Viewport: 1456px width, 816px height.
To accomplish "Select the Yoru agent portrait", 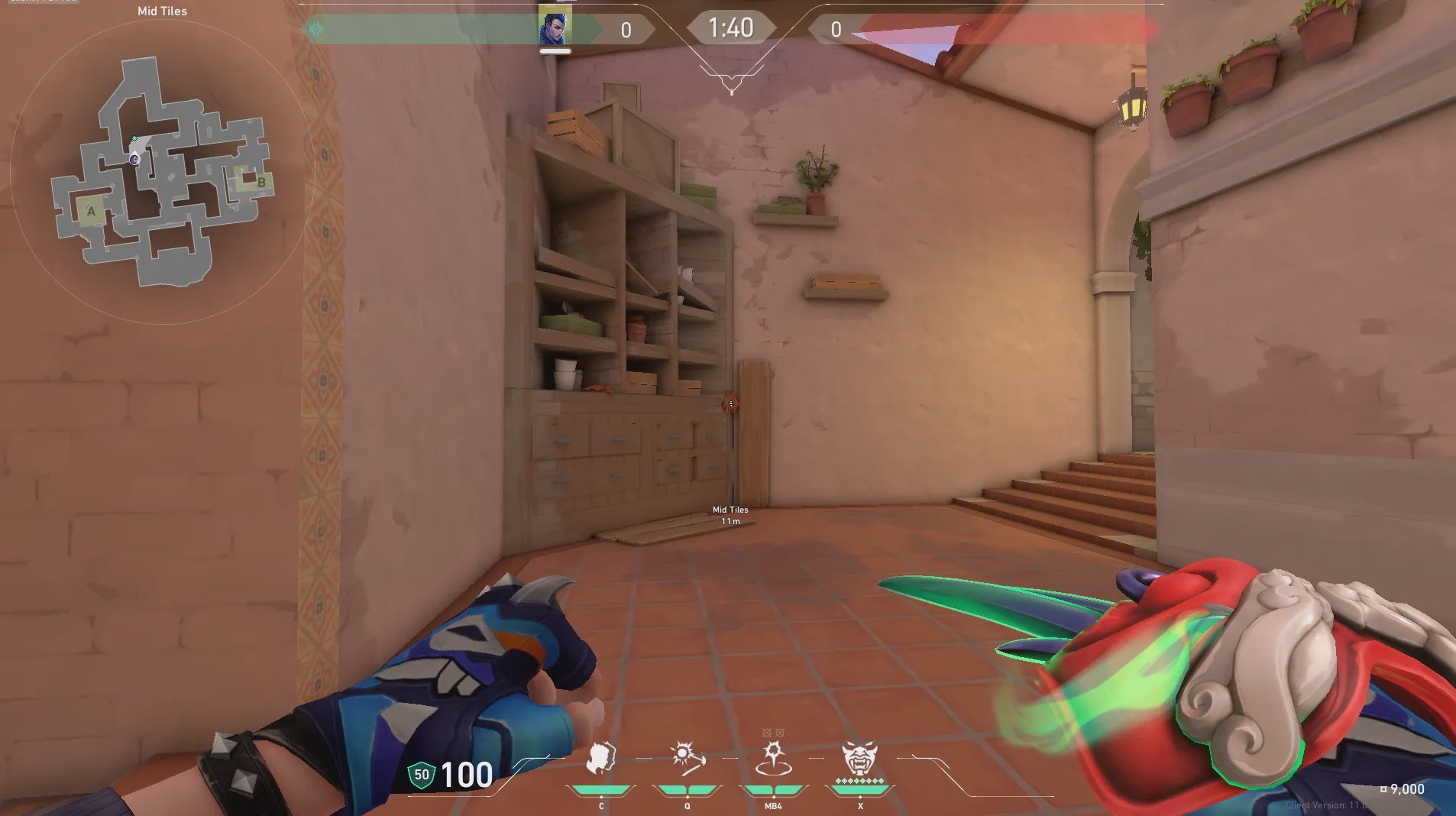I will [x=555, y=27].
